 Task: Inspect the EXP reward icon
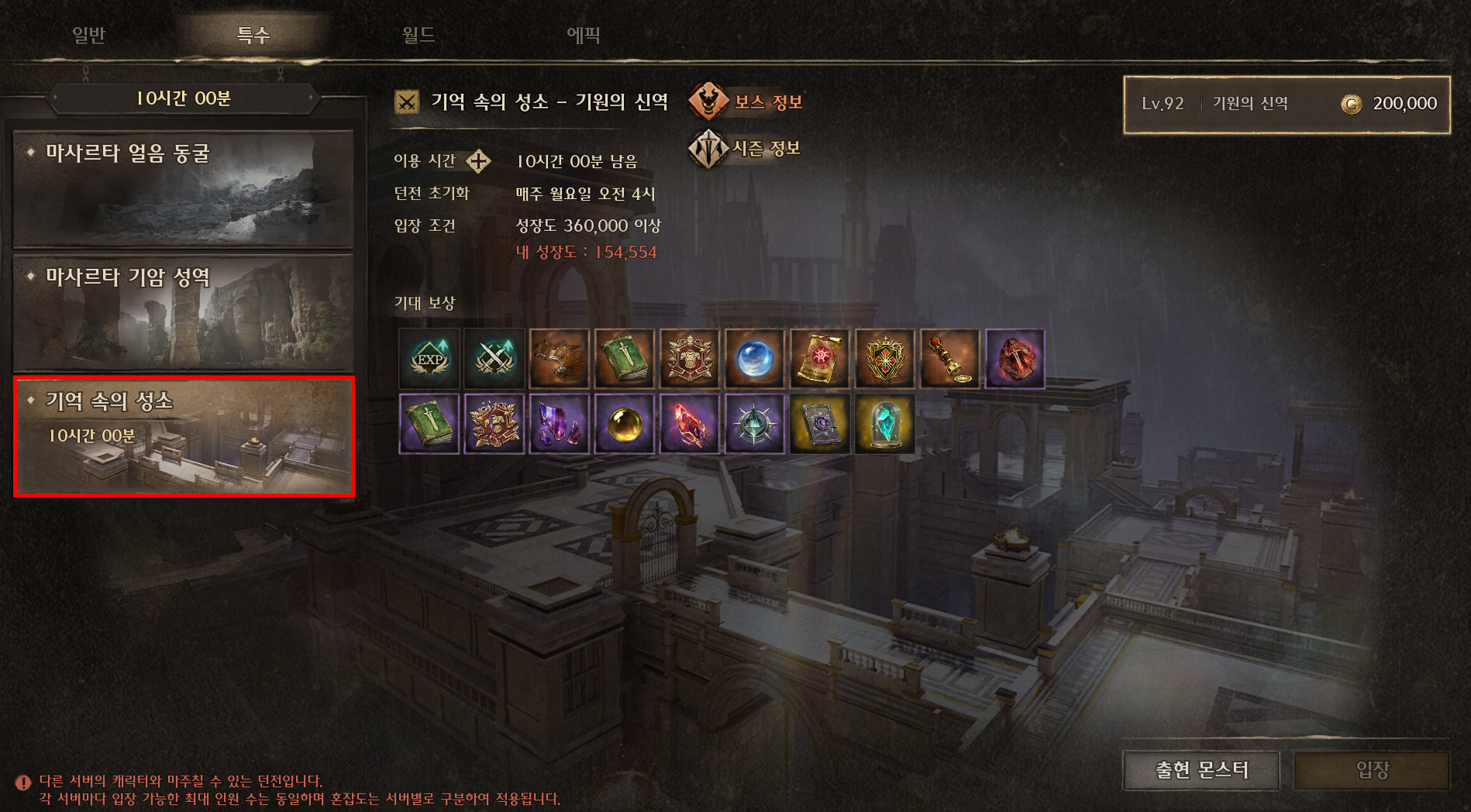(x=429, y=359)
